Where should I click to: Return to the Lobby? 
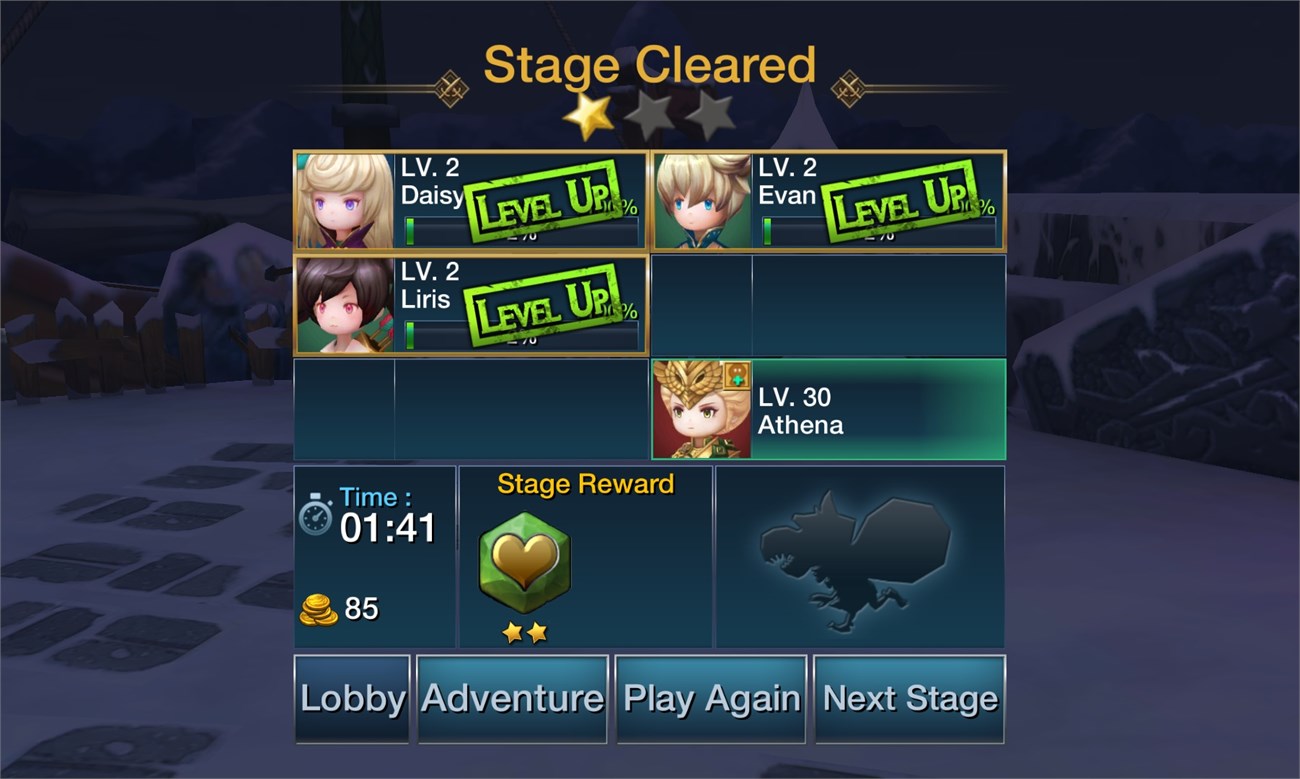click(x=352, y=699)
